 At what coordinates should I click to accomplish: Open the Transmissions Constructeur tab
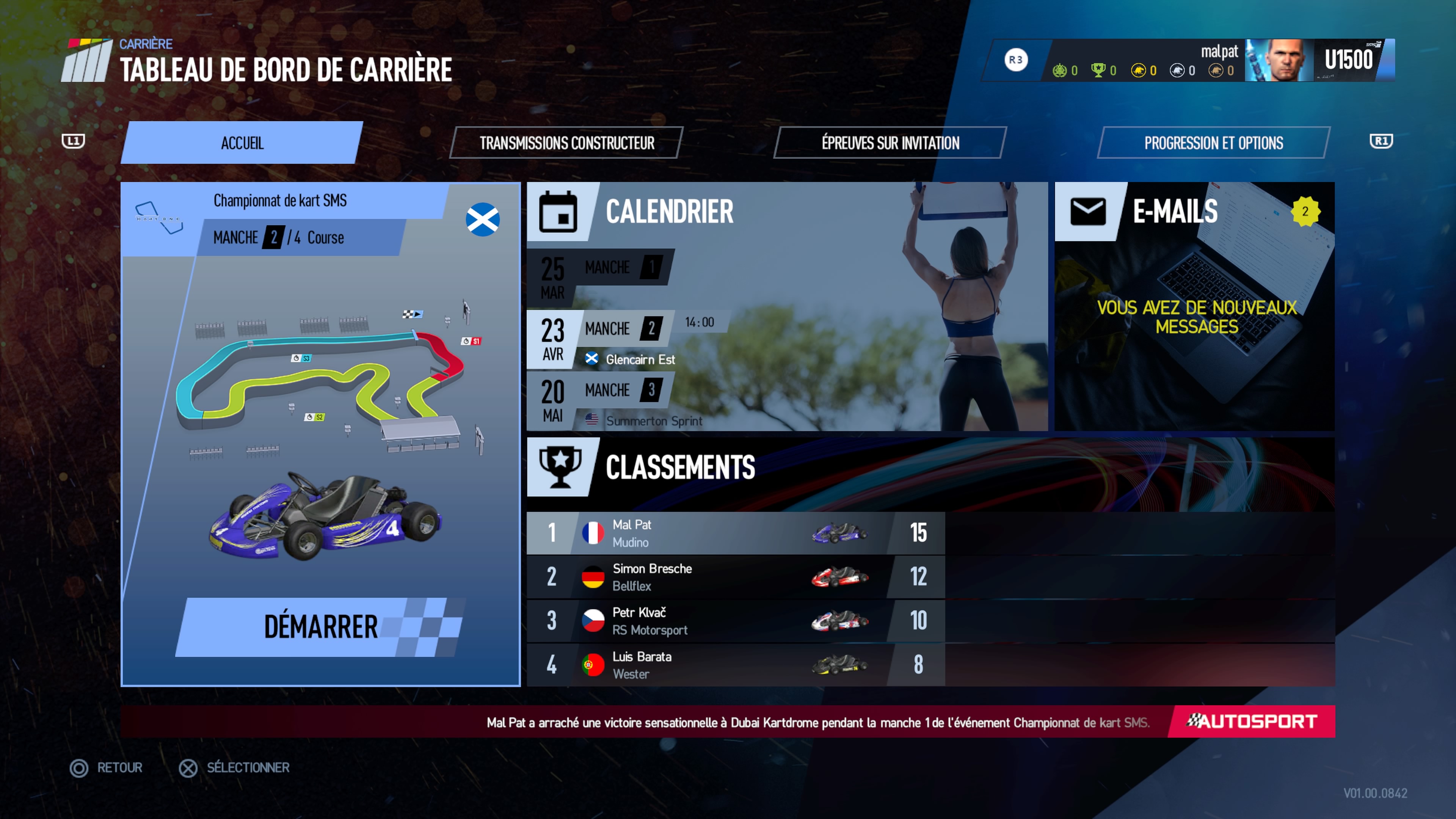point(566,143)
